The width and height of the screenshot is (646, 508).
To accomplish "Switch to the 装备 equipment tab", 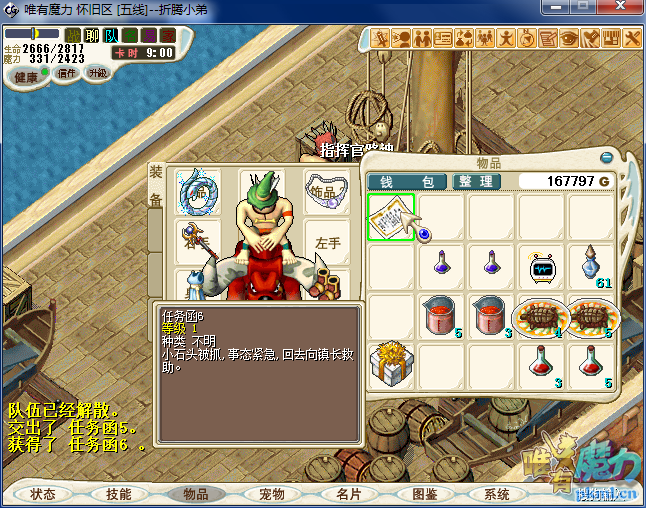I will 156,186.
